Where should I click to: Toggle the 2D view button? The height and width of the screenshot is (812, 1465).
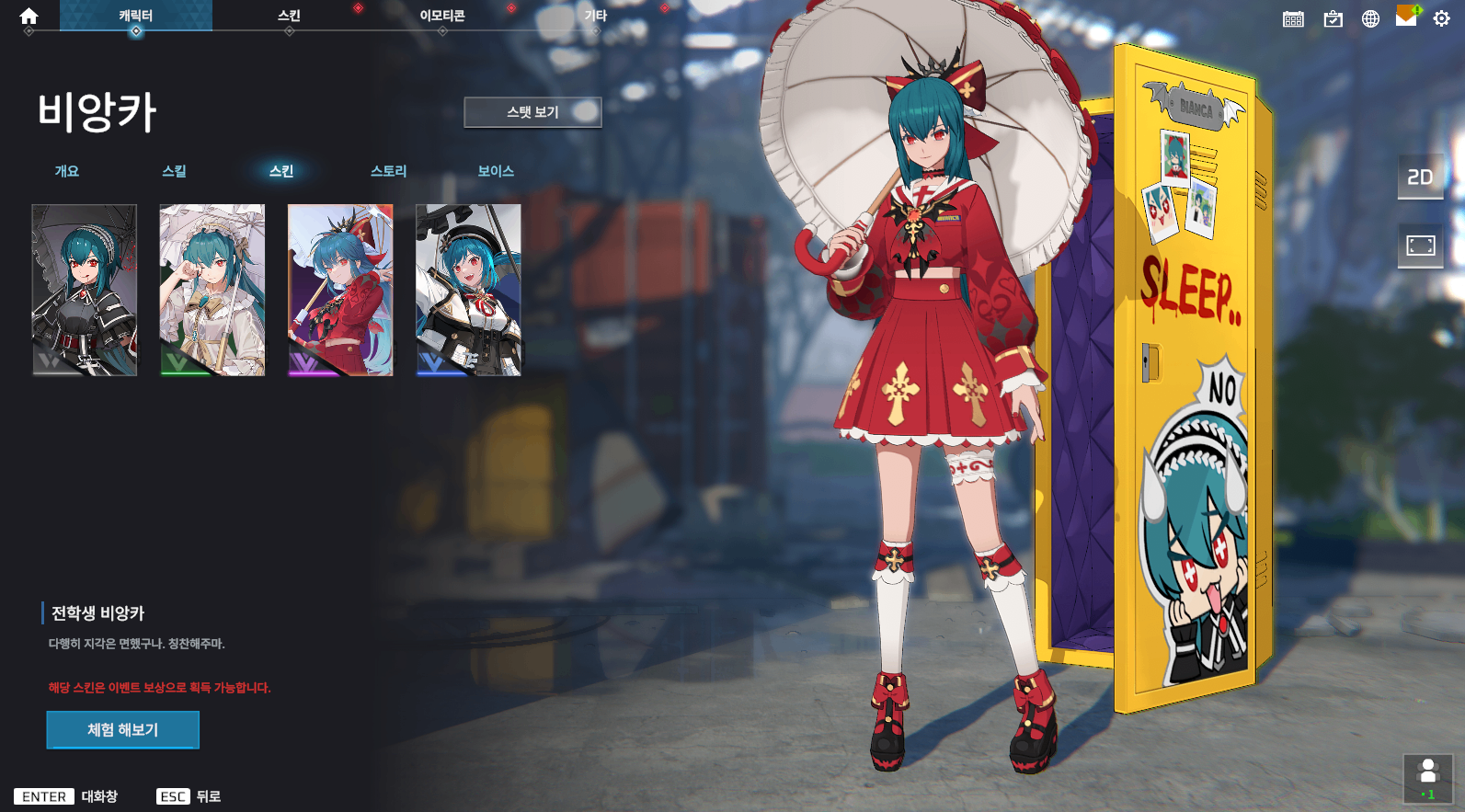1420,177
